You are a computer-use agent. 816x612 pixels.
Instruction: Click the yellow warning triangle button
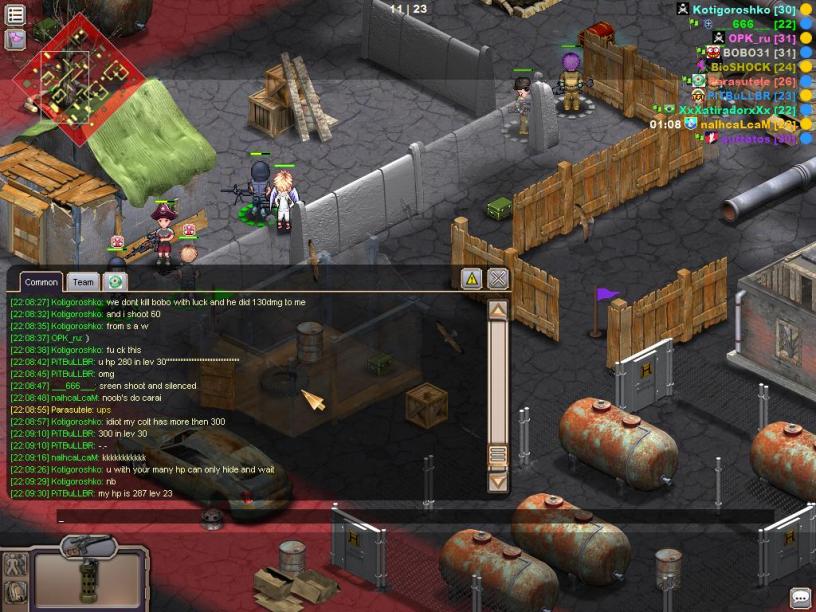pyautogui.click(x=472, y=278)
